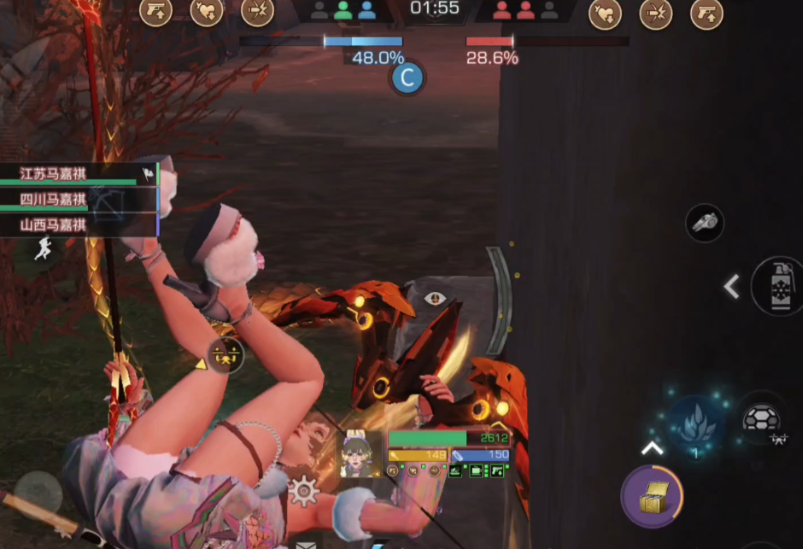Activate the glowing blue lotus skill

[696, 424]
